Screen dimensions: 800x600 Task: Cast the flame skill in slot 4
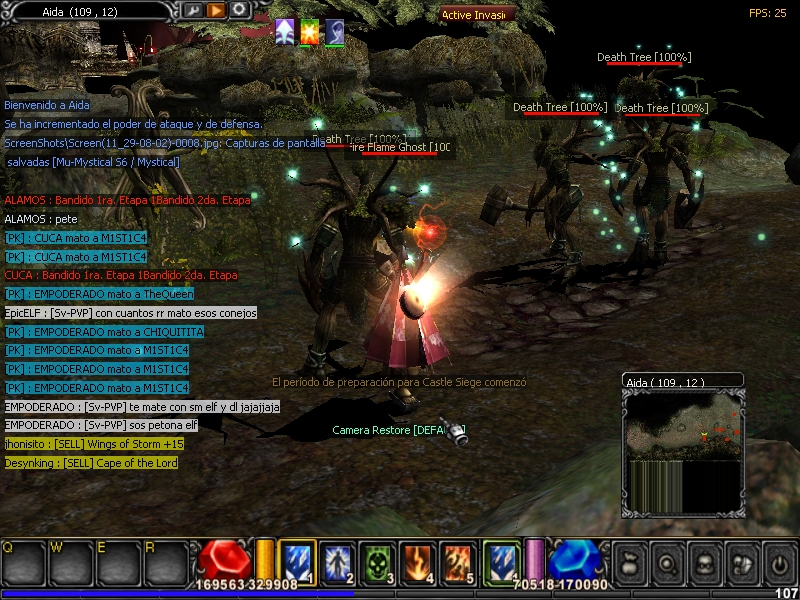415,560
